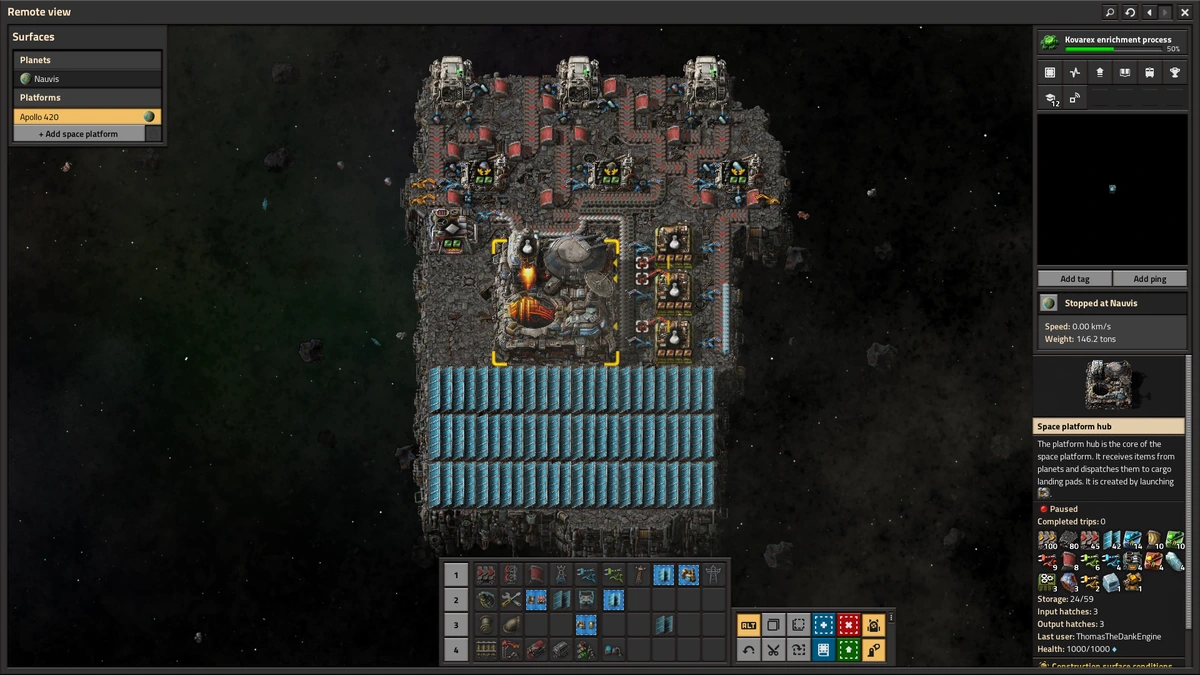Open the search magnifier in Remote view
The image size is (1200, 675).
coord(1110,12)
